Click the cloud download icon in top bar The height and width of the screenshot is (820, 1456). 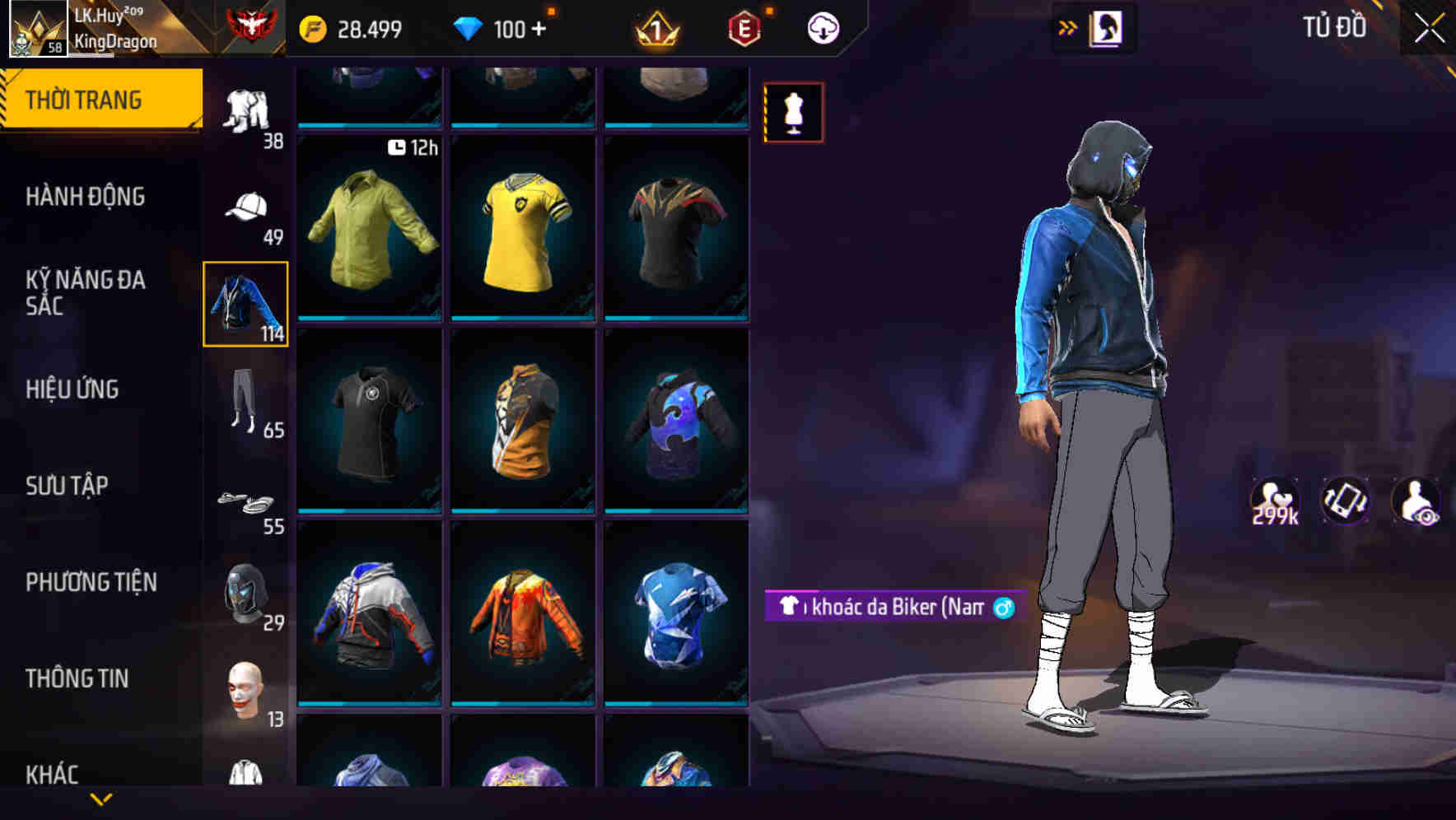click(x=823, y=26)
